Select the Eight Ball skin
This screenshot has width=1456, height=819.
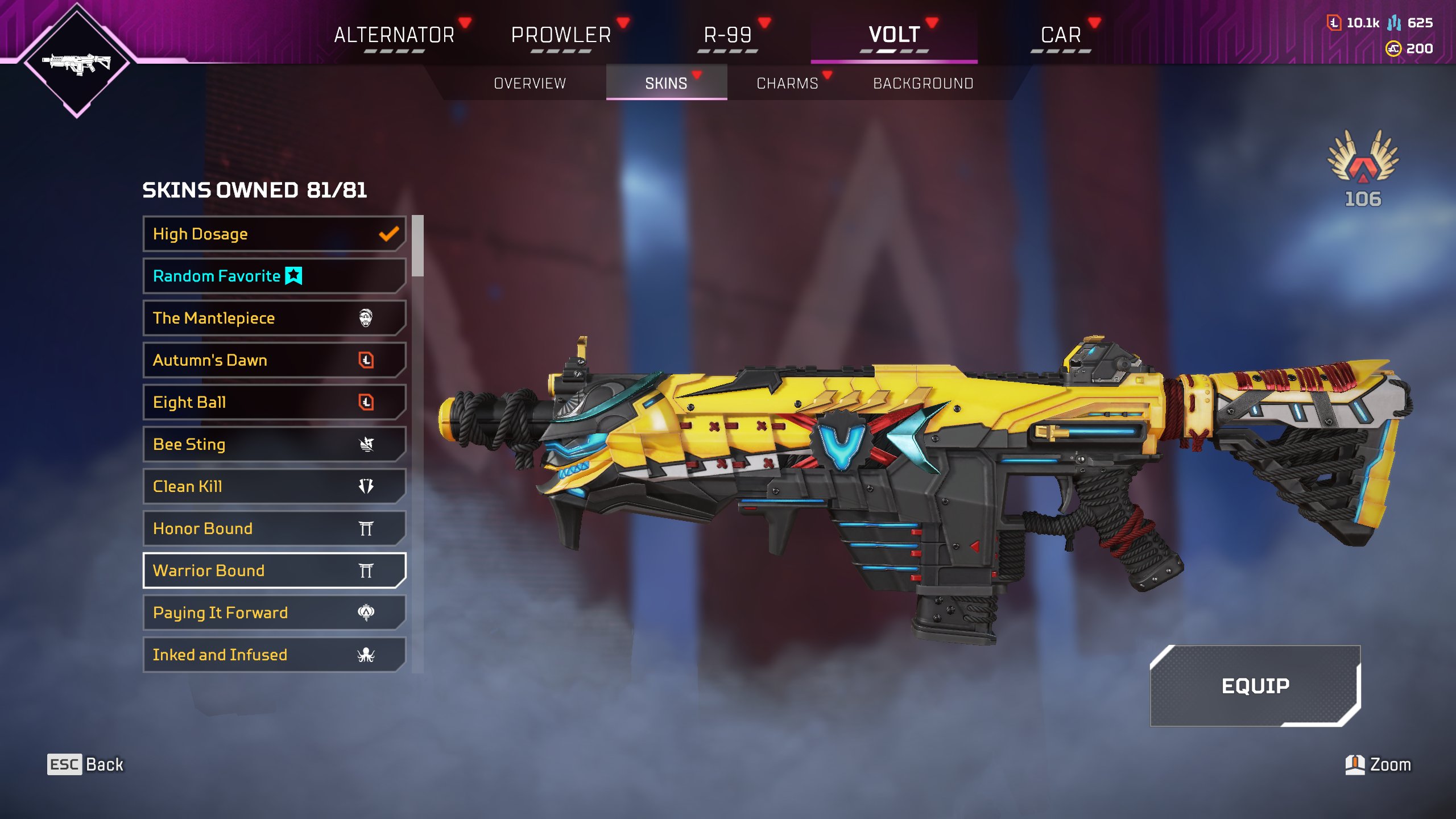pyautogui.click(x=274, y=402)
